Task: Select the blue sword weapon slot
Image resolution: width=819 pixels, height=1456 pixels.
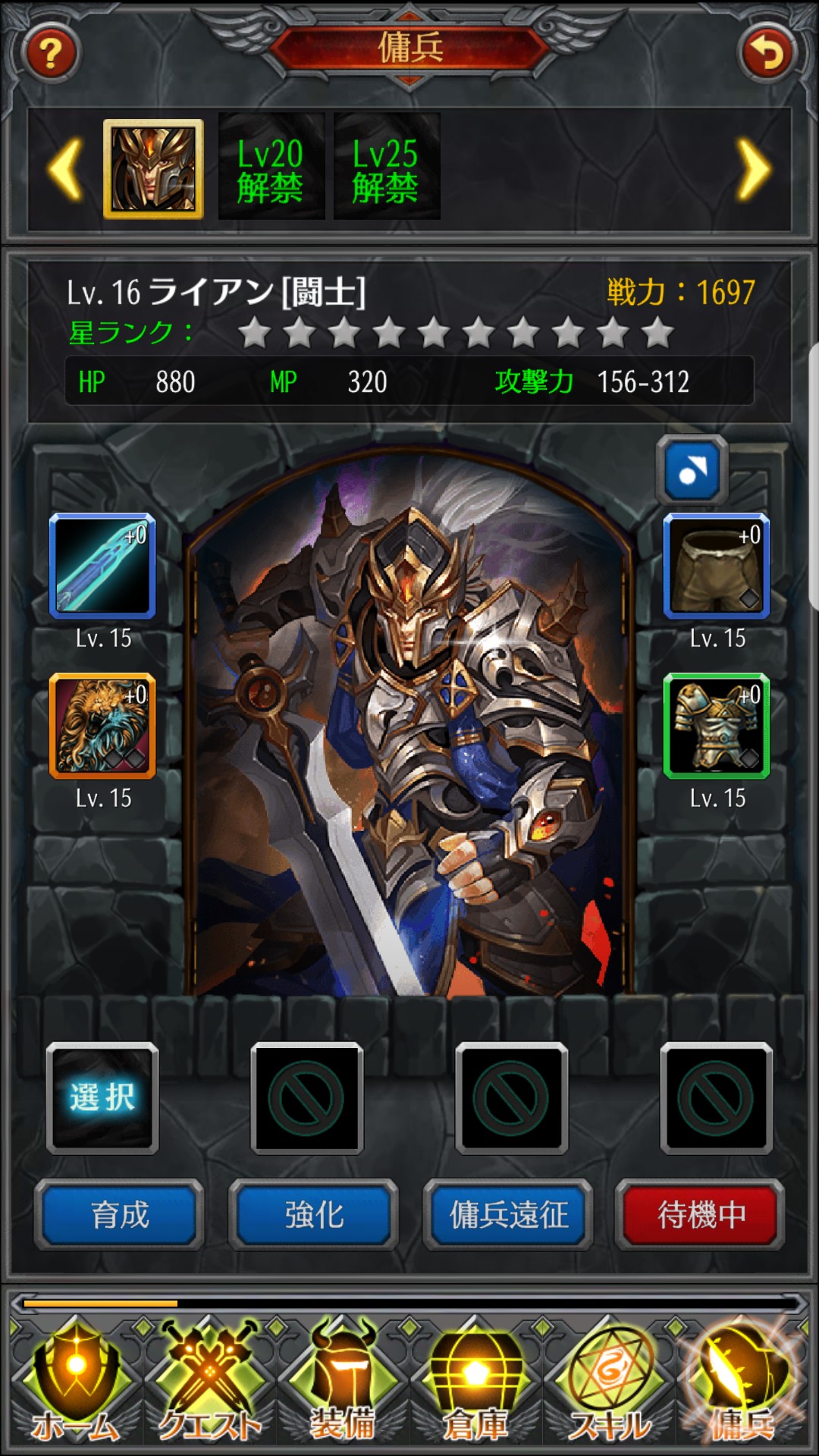Action: (102, 566)
